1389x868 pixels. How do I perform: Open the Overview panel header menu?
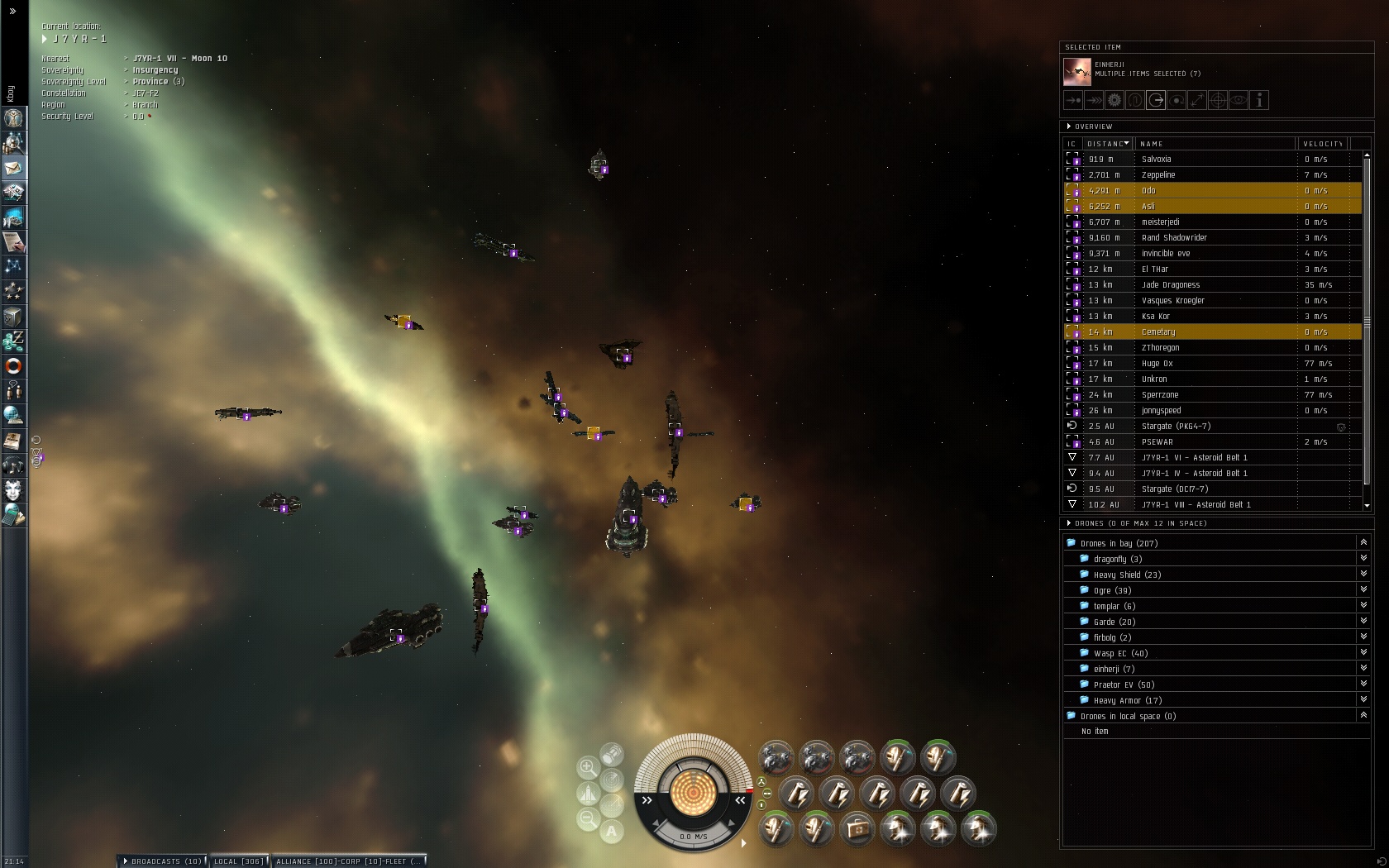click(x=1069, y=126)
